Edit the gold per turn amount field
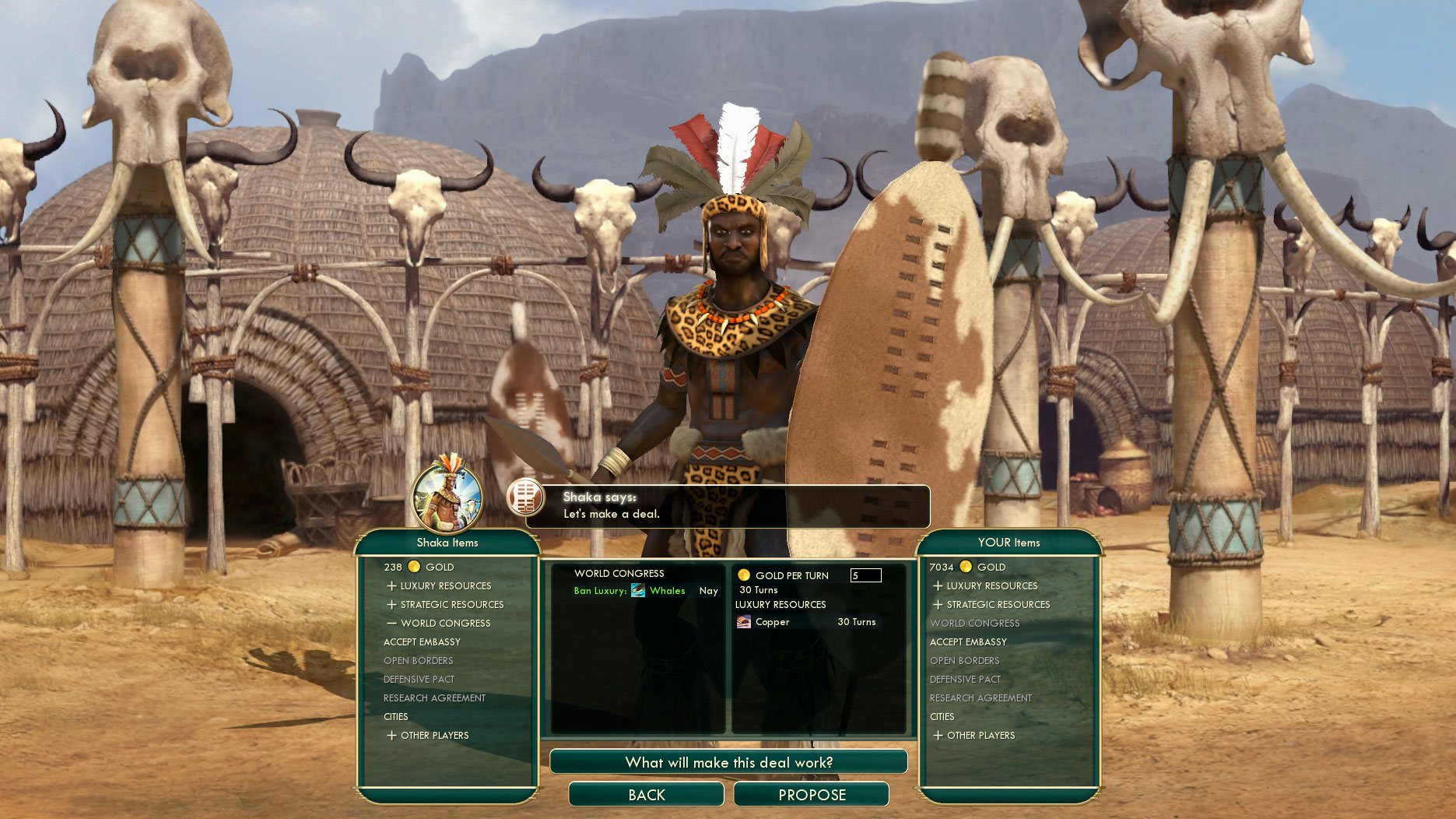Viewport: 1456px width, 819px height. pyautogui.click(x=865, y=575)
